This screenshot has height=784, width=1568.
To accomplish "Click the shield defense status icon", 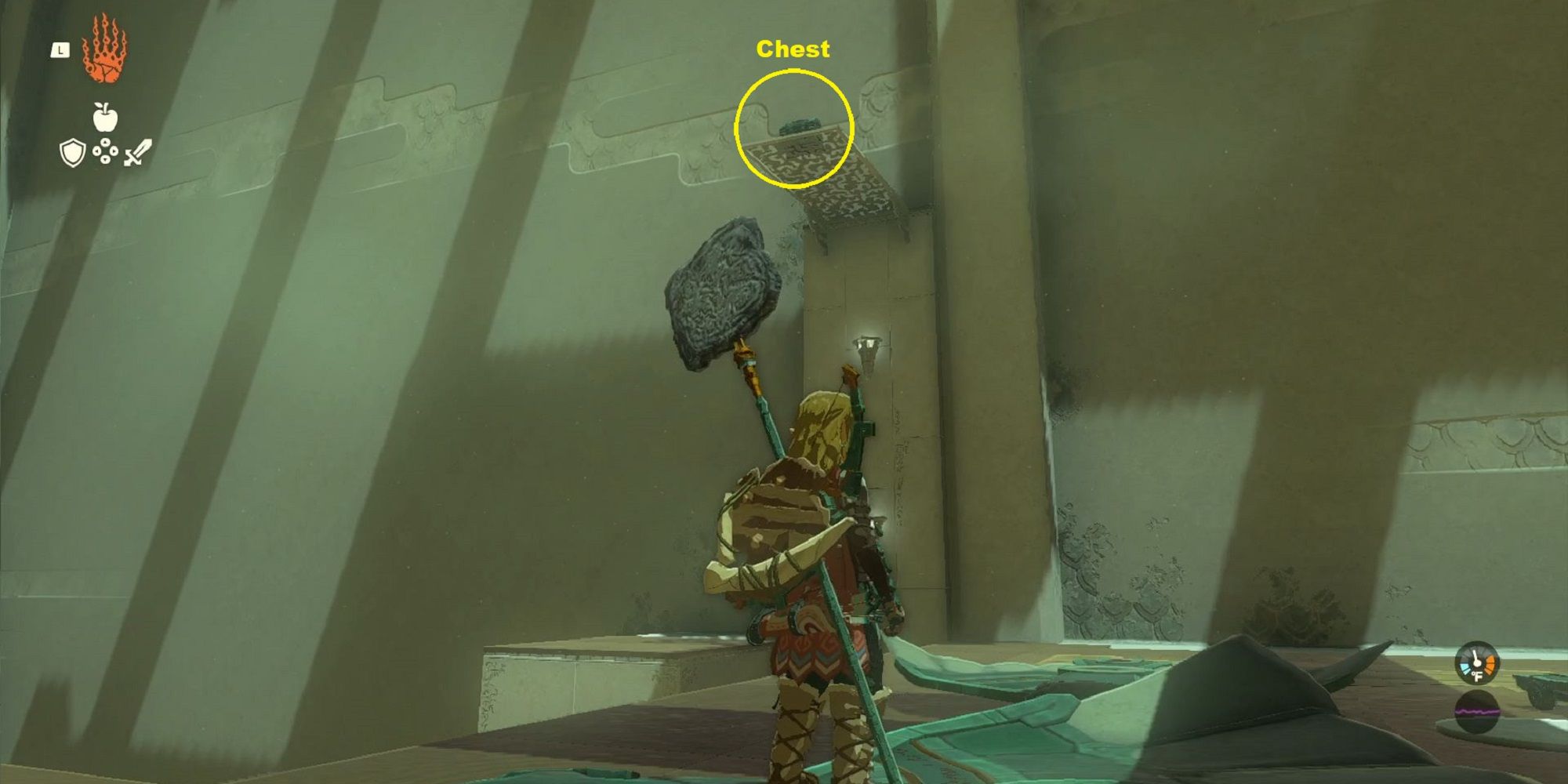I will (72, 152).
